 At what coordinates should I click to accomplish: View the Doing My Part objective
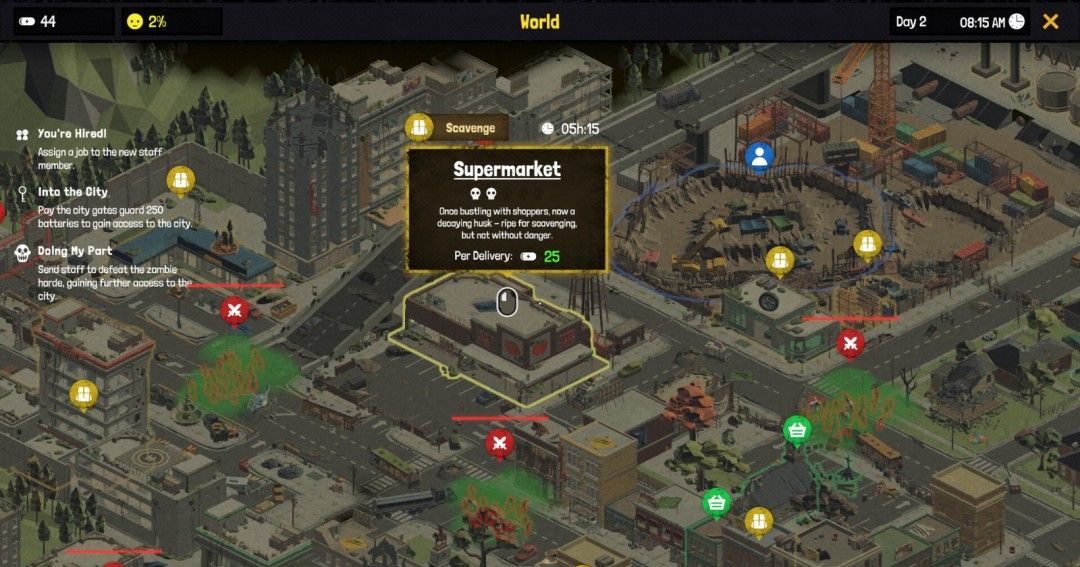tap(75, 251)
